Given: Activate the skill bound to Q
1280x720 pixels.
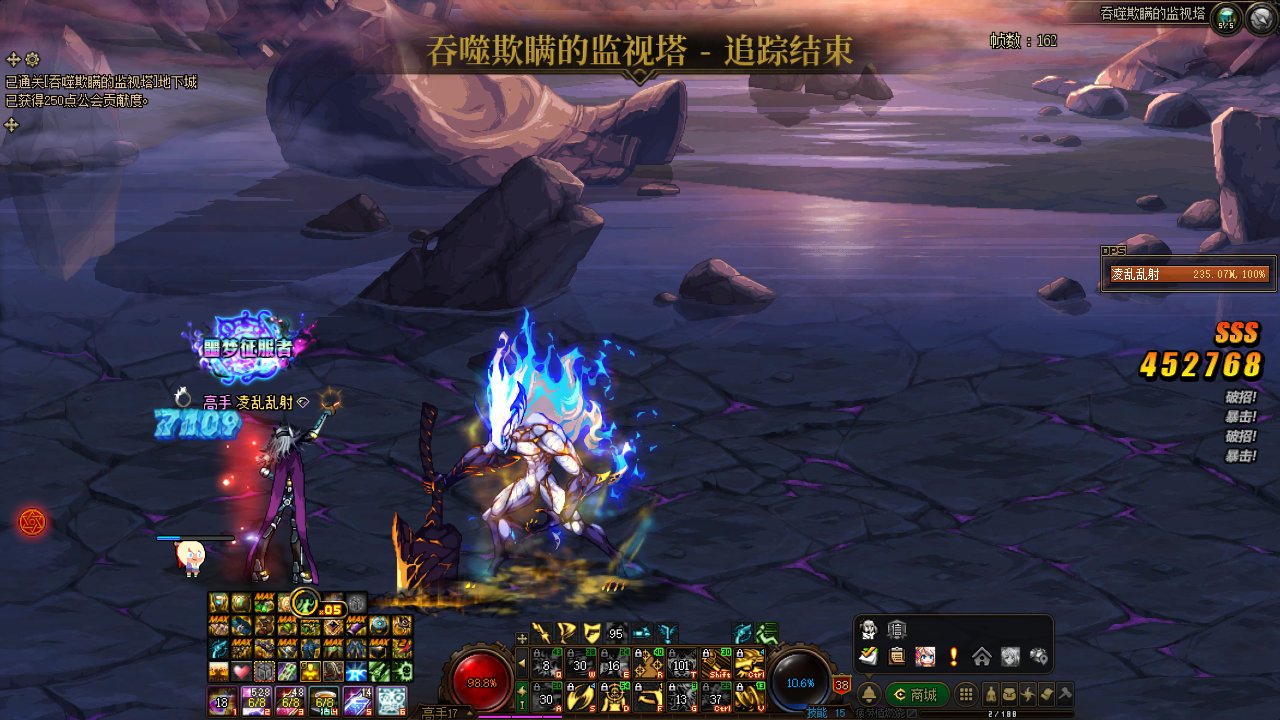Looking at the screenshot, I should [x=546, y=664].
